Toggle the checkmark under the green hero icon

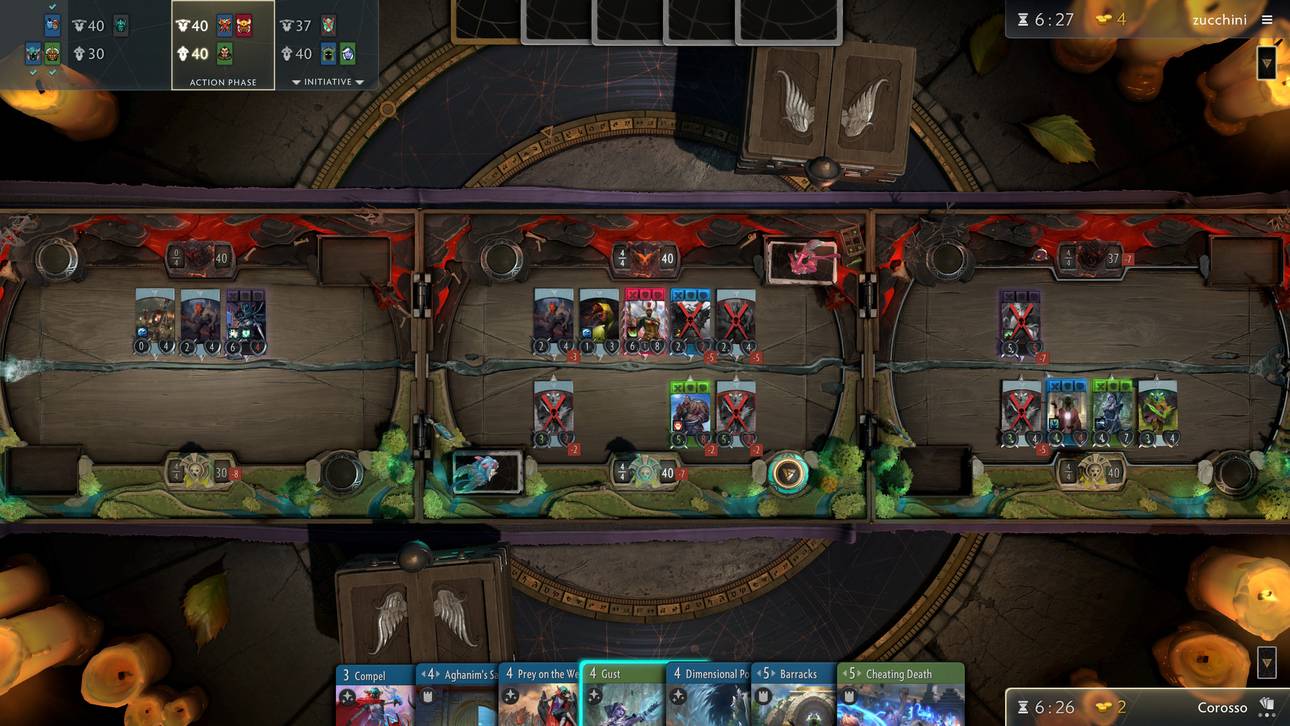[51, 74]
